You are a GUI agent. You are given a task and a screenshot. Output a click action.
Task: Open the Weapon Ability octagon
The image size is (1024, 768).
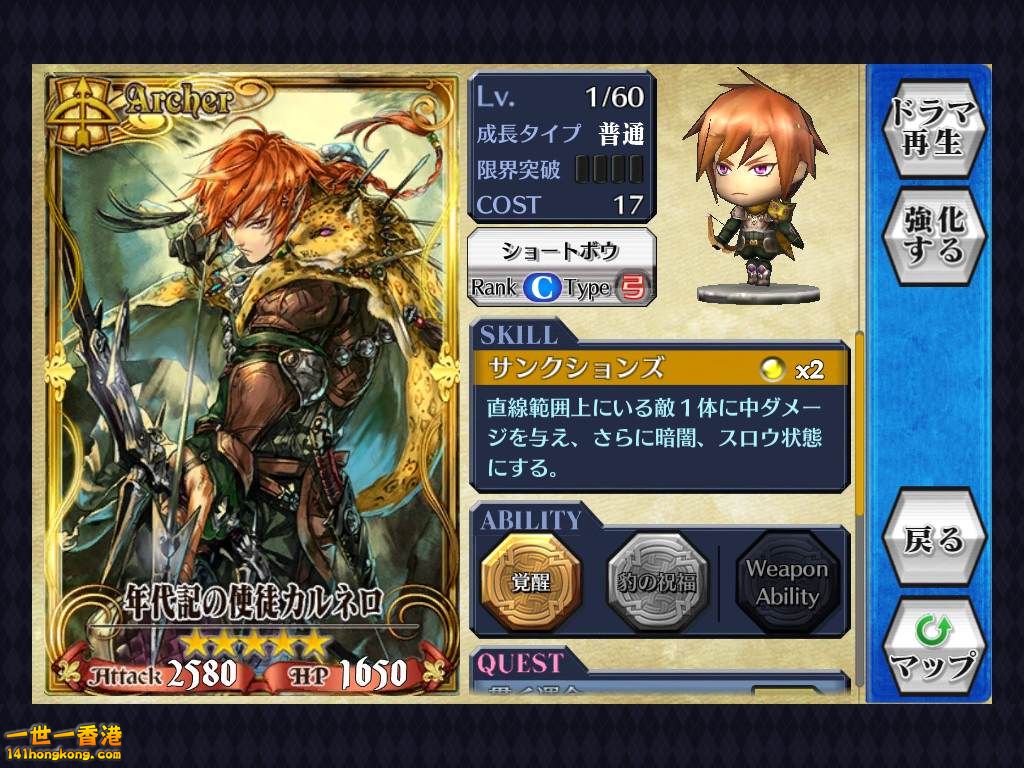[786, 582]
